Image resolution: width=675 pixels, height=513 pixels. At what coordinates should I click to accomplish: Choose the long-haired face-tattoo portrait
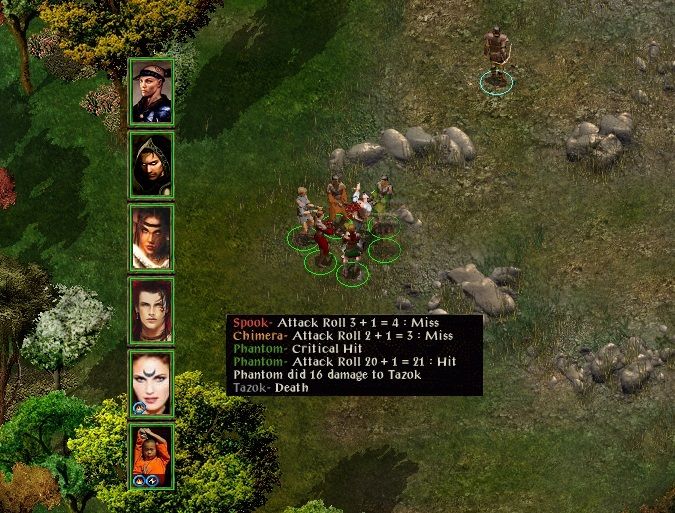point(151,237)
